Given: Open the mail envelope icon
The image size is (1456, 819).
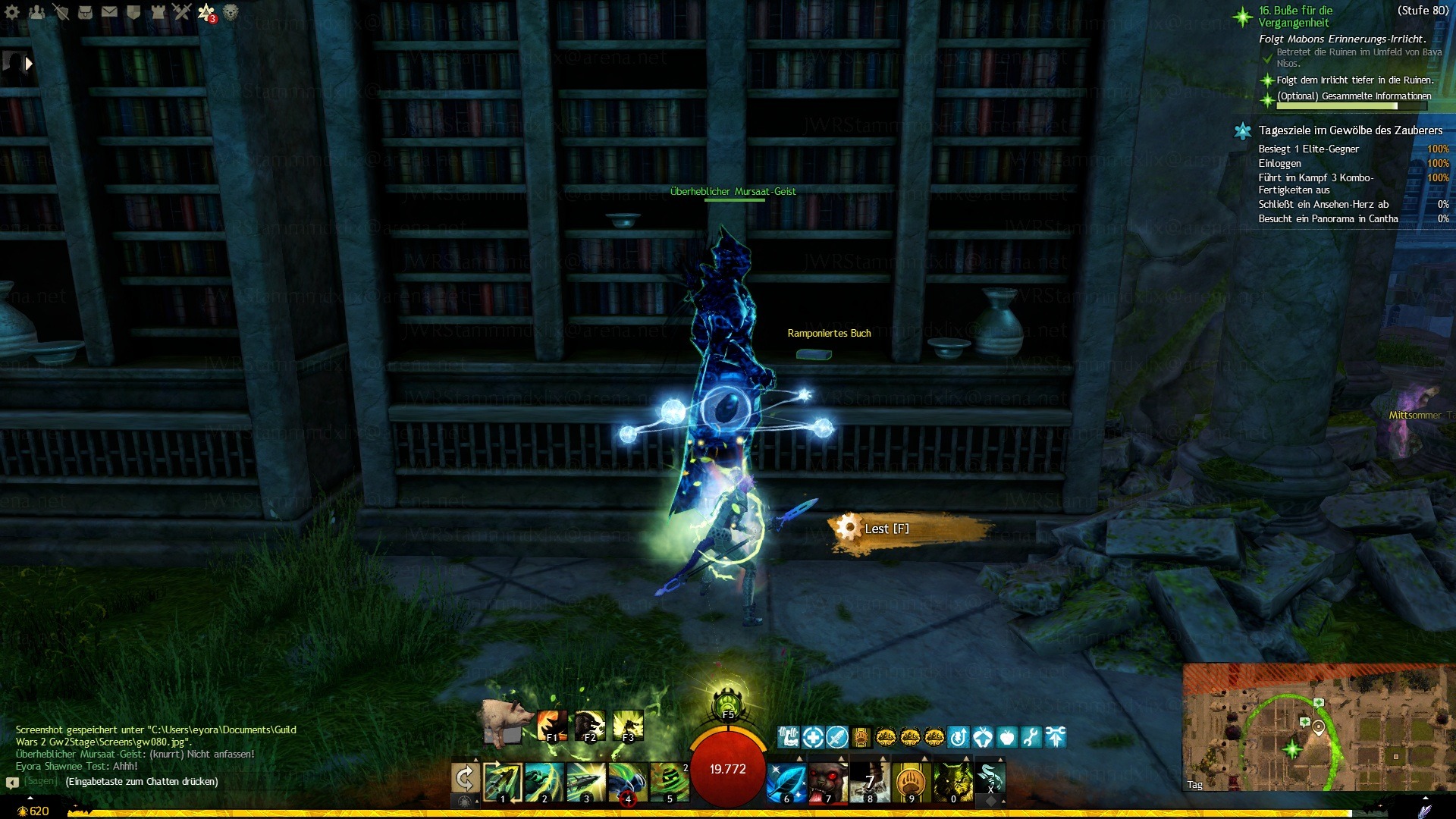Looking at the screenshot, I should coord(109,11).
